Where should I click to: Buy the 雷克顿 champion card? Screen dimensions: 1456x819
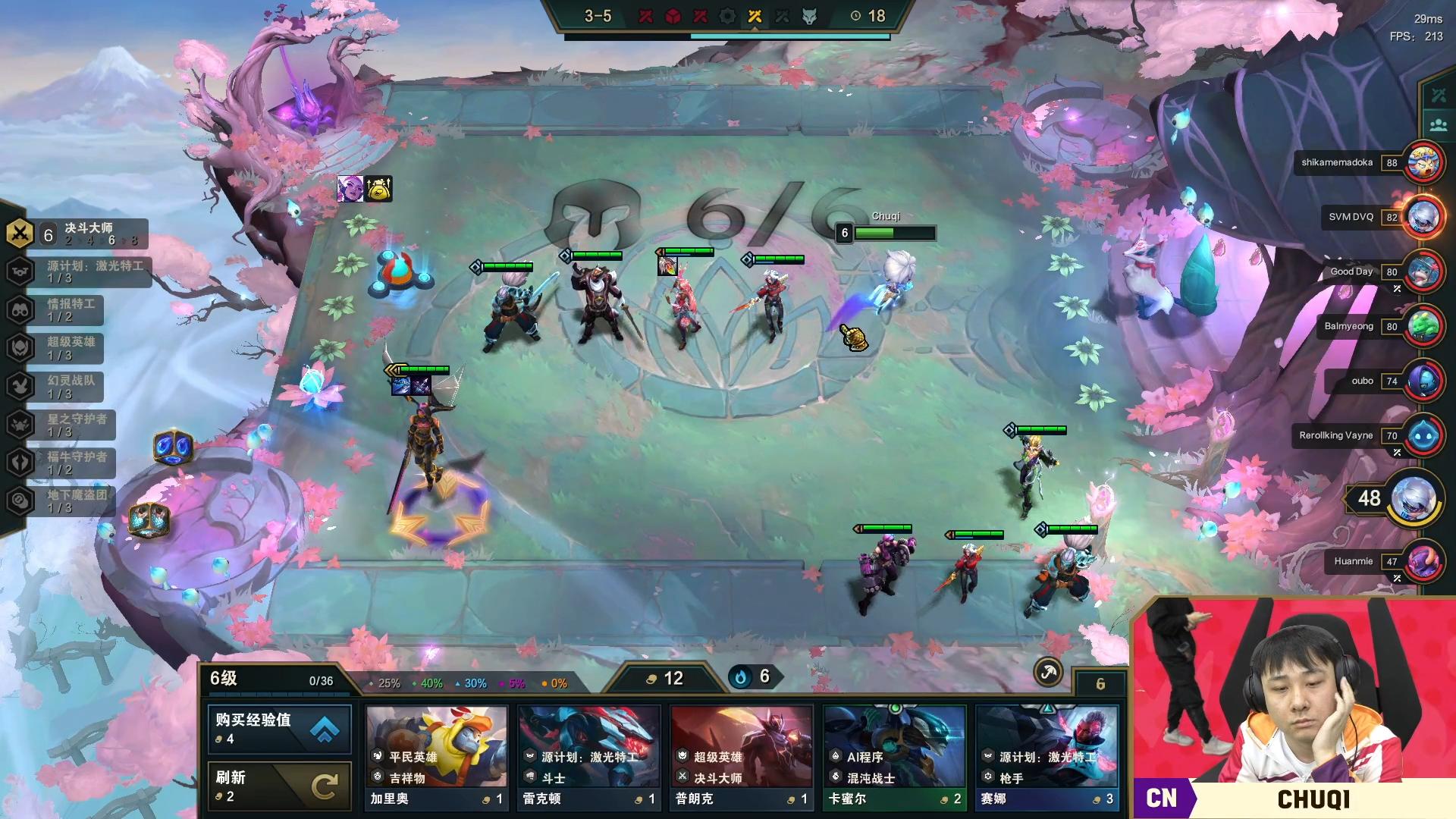coord(589,758)
